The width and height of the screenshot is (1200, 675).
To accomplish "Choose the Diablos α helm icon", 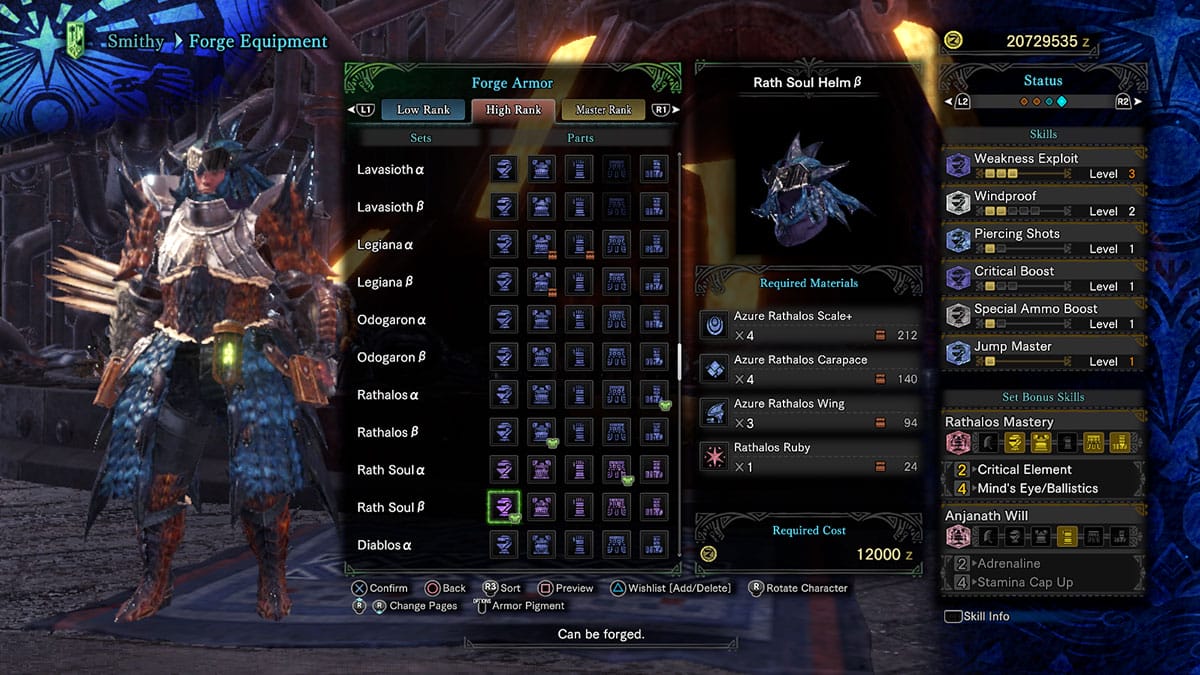I will coord(503,545).
